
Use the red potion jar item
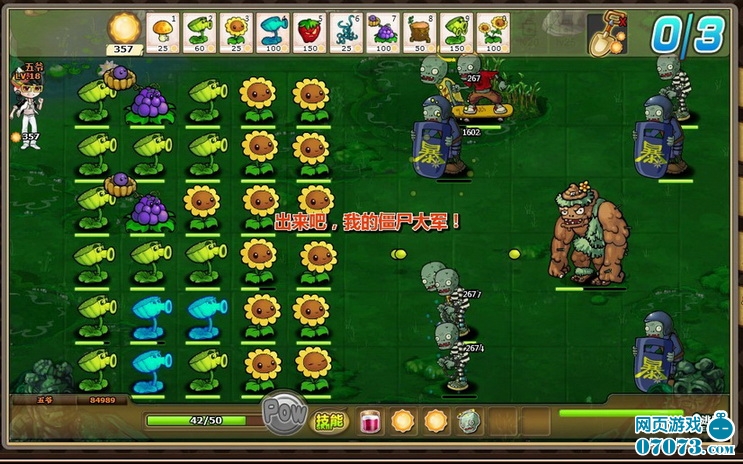(370, 421)
